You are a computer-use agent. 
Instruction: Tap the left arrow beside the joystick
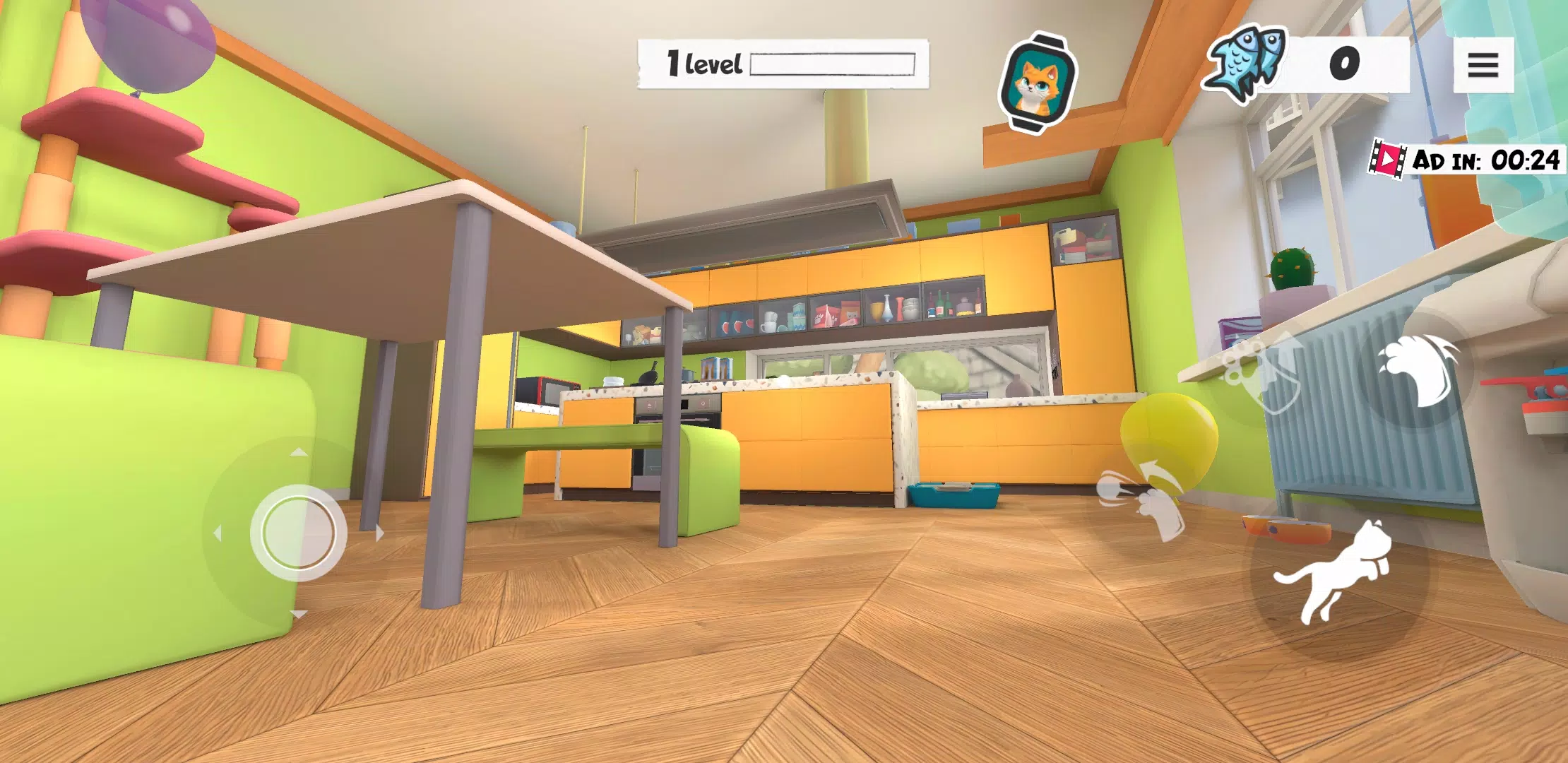pos(218,533)
